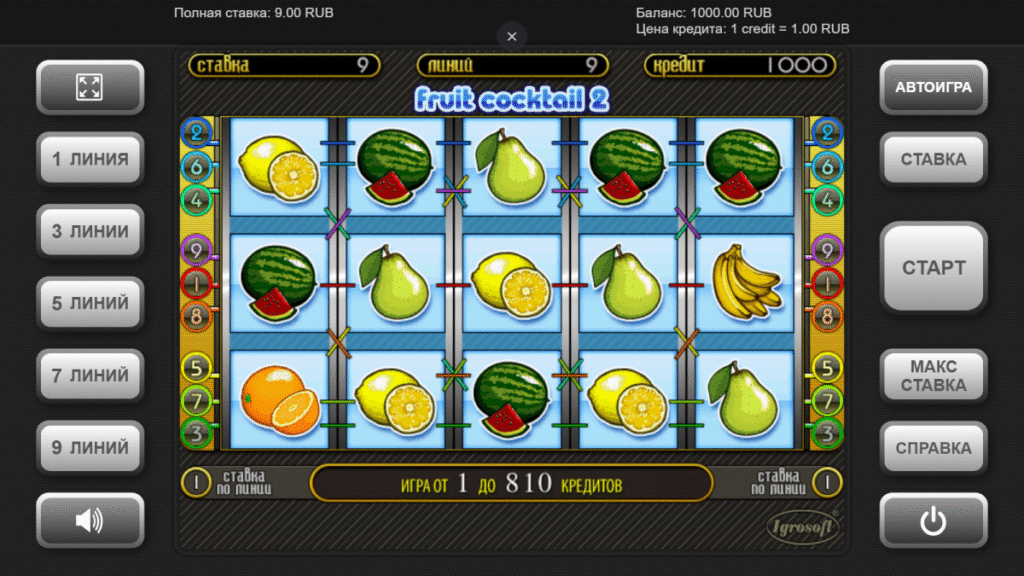Screen dimensions: 1024x576
Task: Start autoplay with the АВТОИГРА button
Action: click(x=933, y=87)
